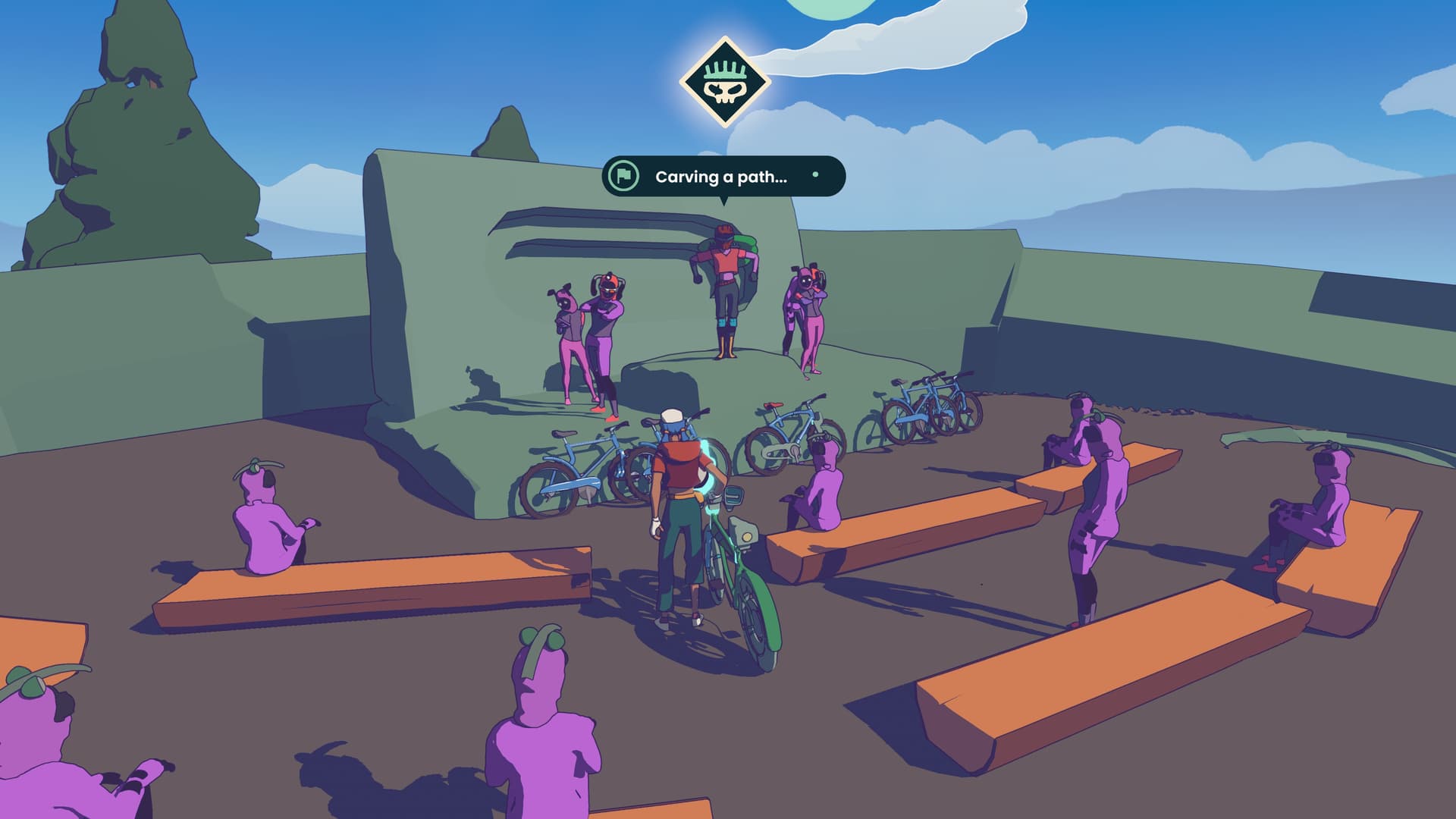Select the crowned skull diamond marker
The image size is (1456, 819).
tap(724, 82)
